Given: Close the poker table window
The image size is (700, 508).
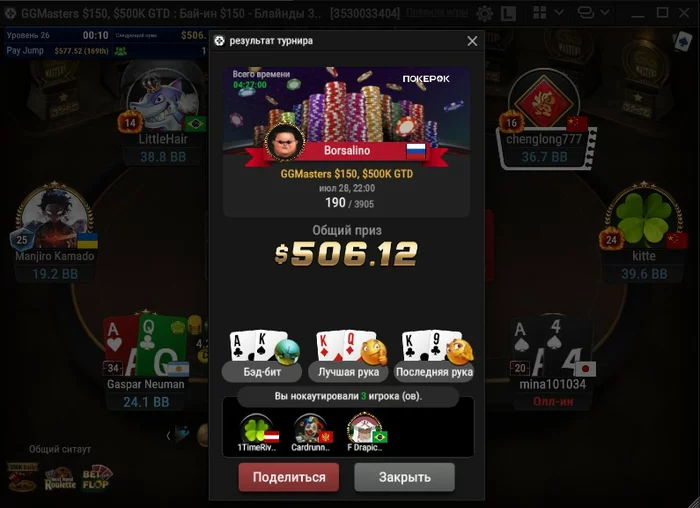Looking at the screenshot, I should (x=684, y=13).
